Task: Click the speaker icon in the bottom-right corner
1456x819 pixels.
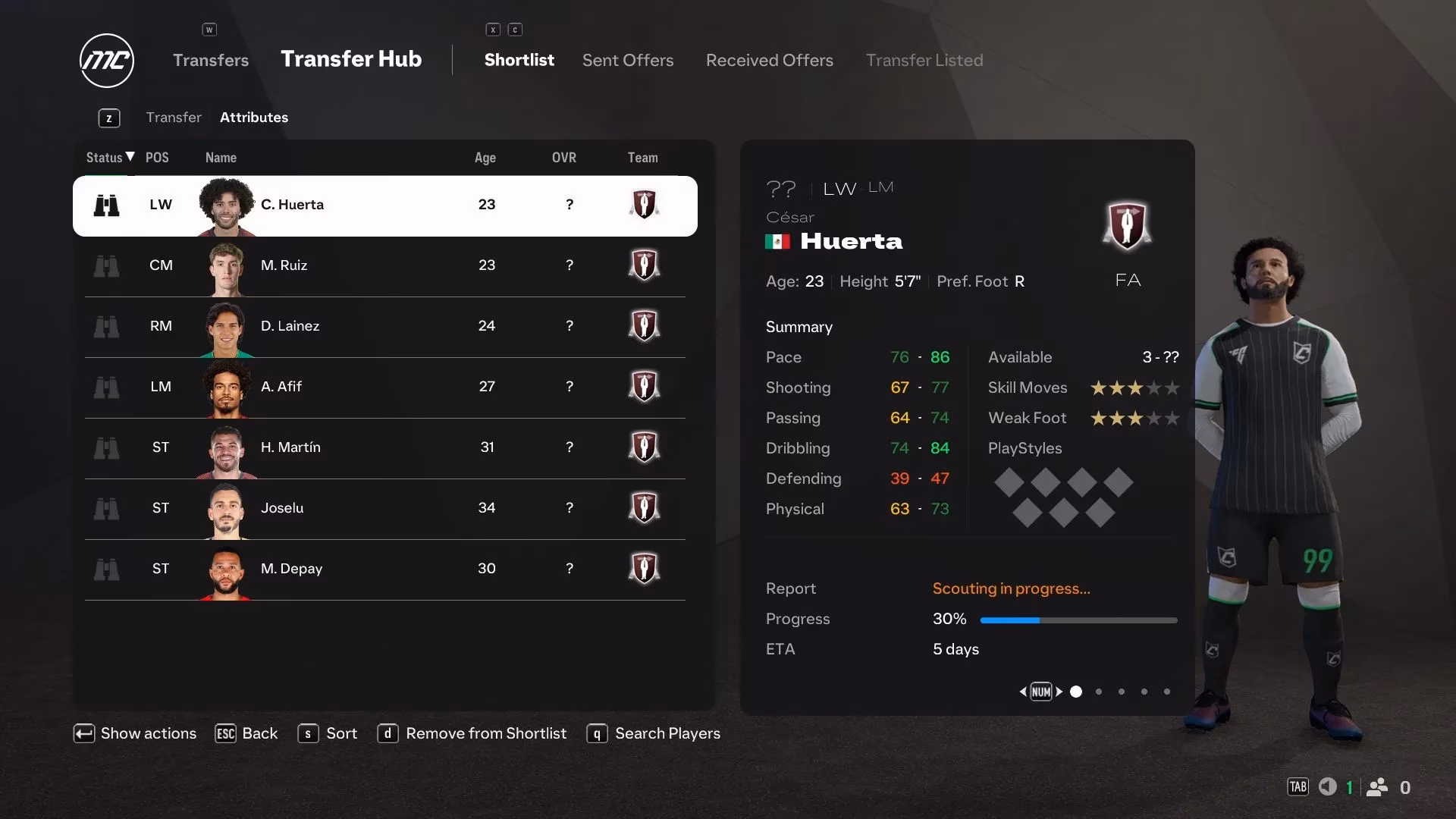Action: 1326,787
